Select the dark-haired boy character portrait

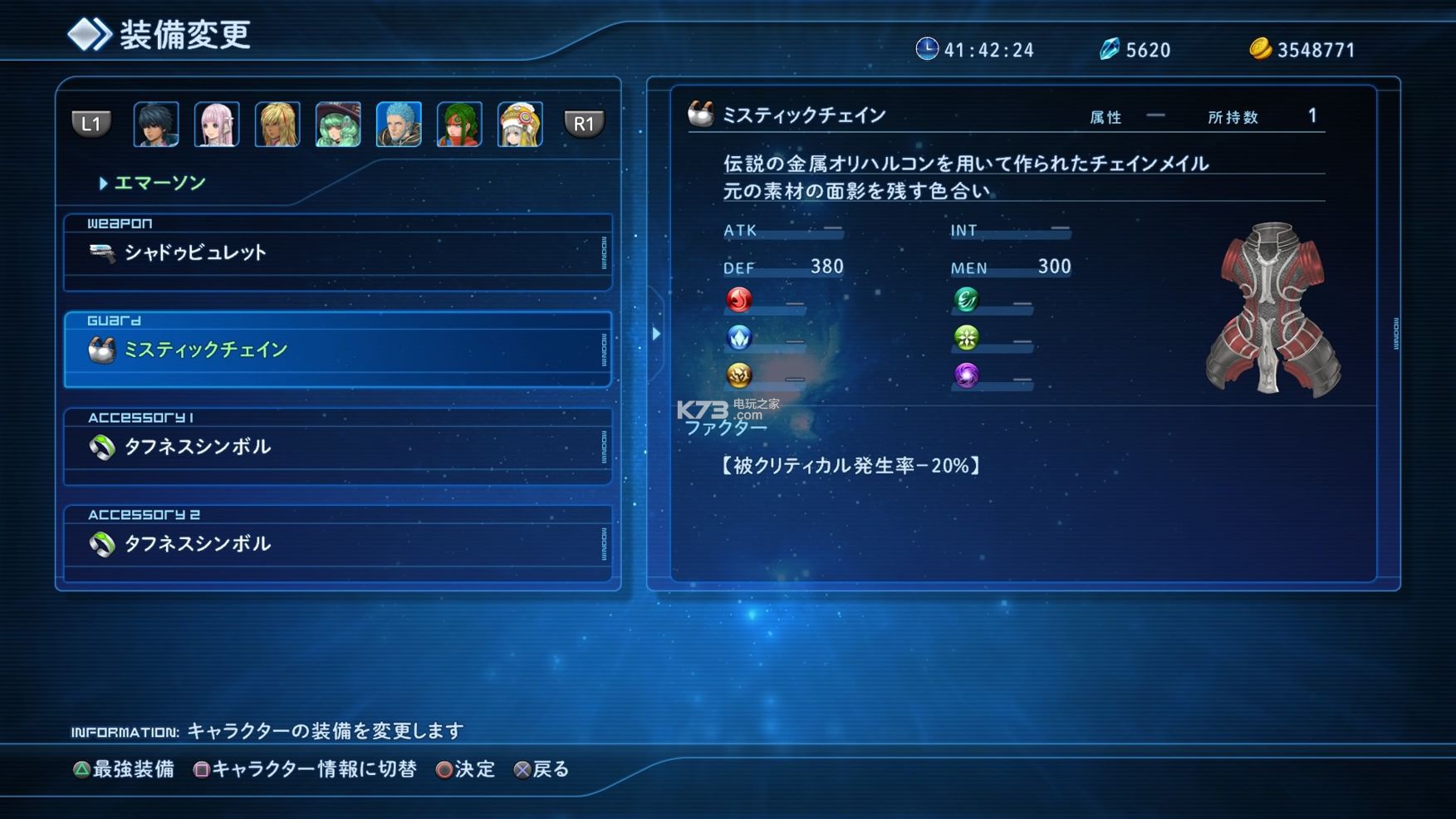click(x=156, y=125)
